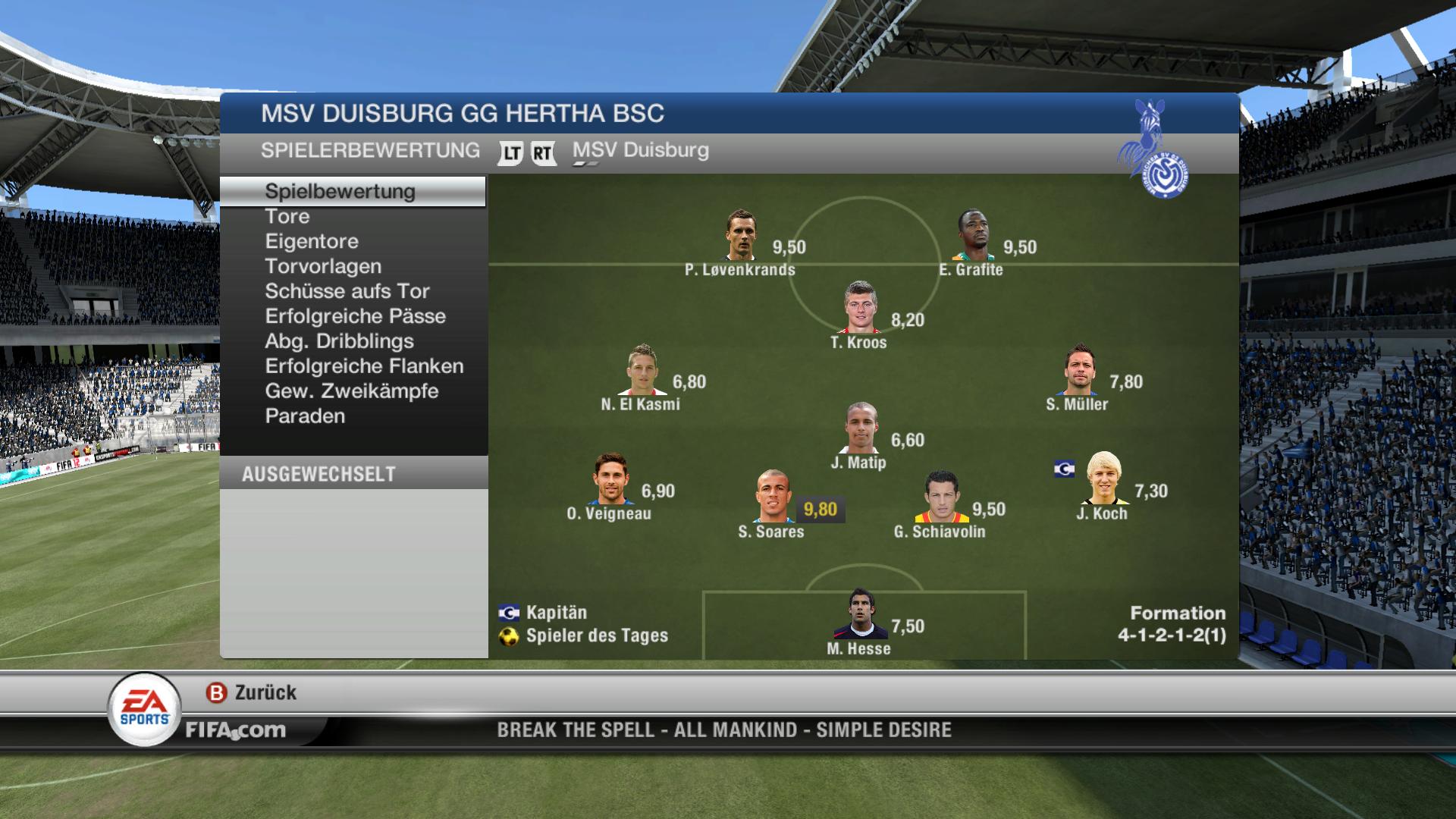This screenshot has width=1456, height=819.
Task: Select E. Grafite's player portrait
Action: tap(973, 236)
